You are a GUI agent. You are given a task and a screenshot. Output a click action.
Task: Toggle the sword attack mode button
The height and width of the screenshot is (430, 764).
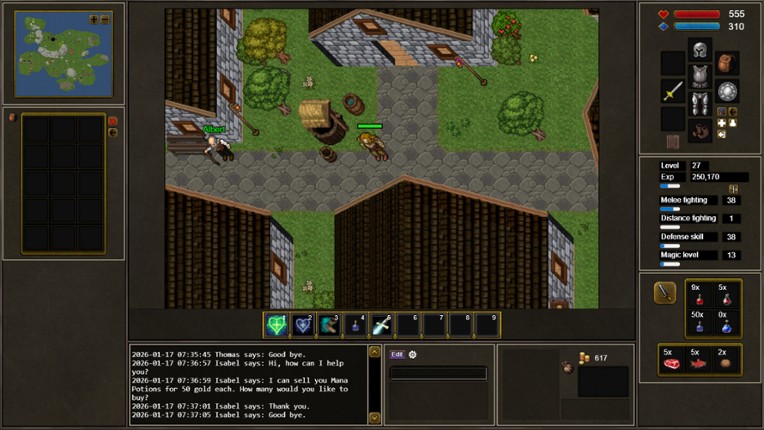click(x=665, y=292)
